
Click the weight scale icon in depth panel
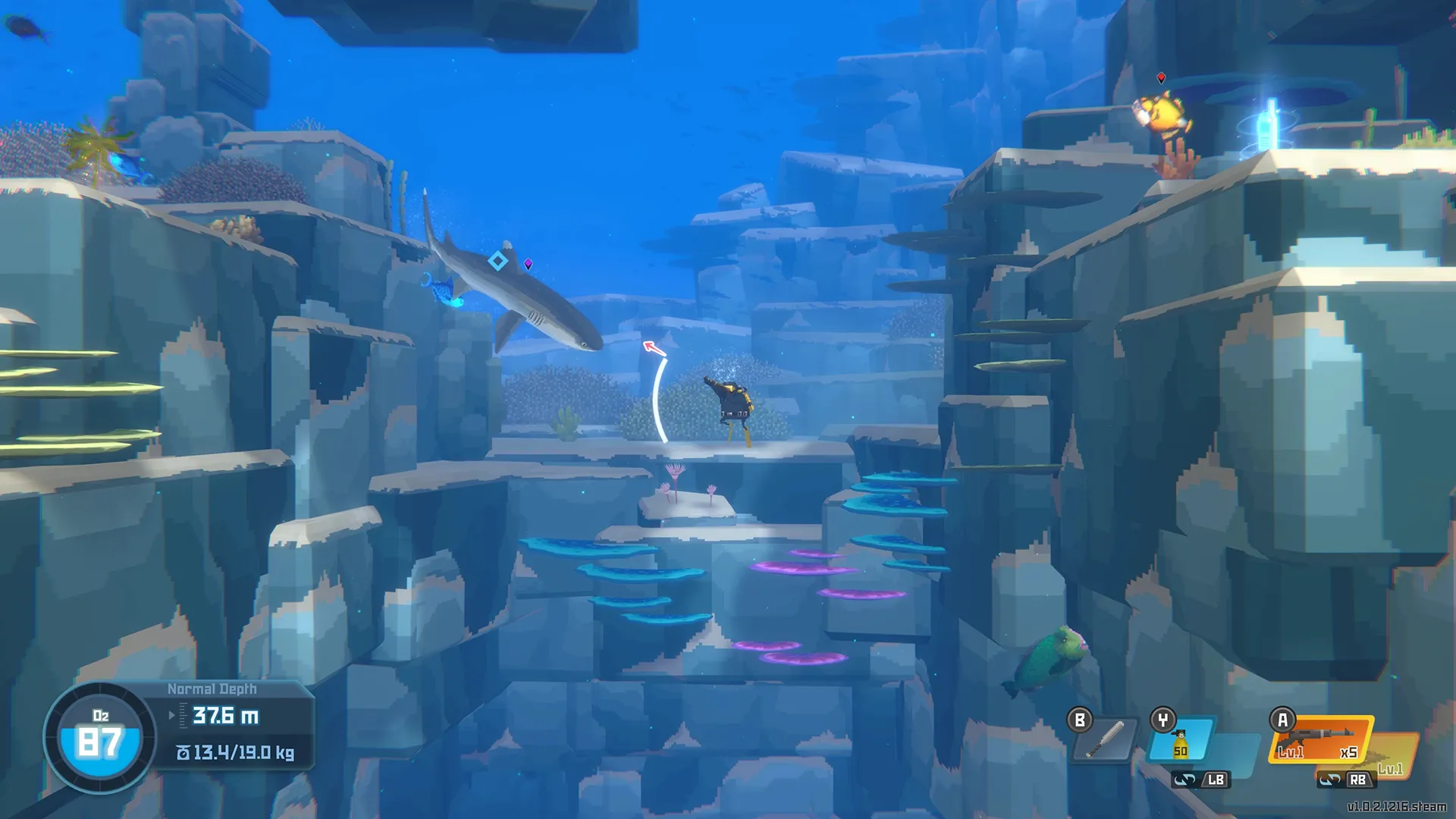[184, 753]
